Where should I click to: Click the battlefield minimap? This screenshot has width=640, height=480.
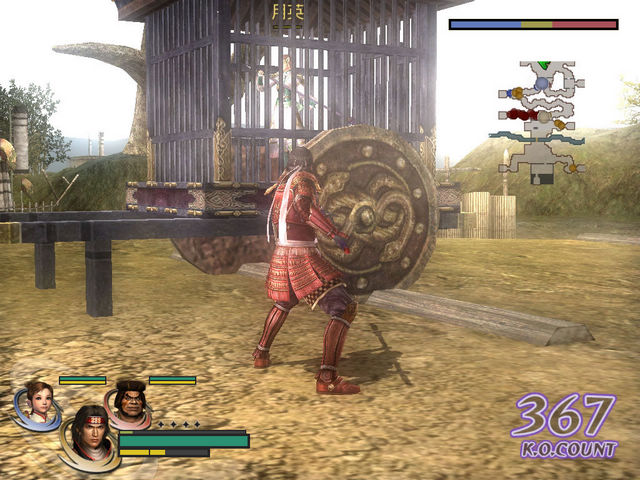[x=540, y=120]
